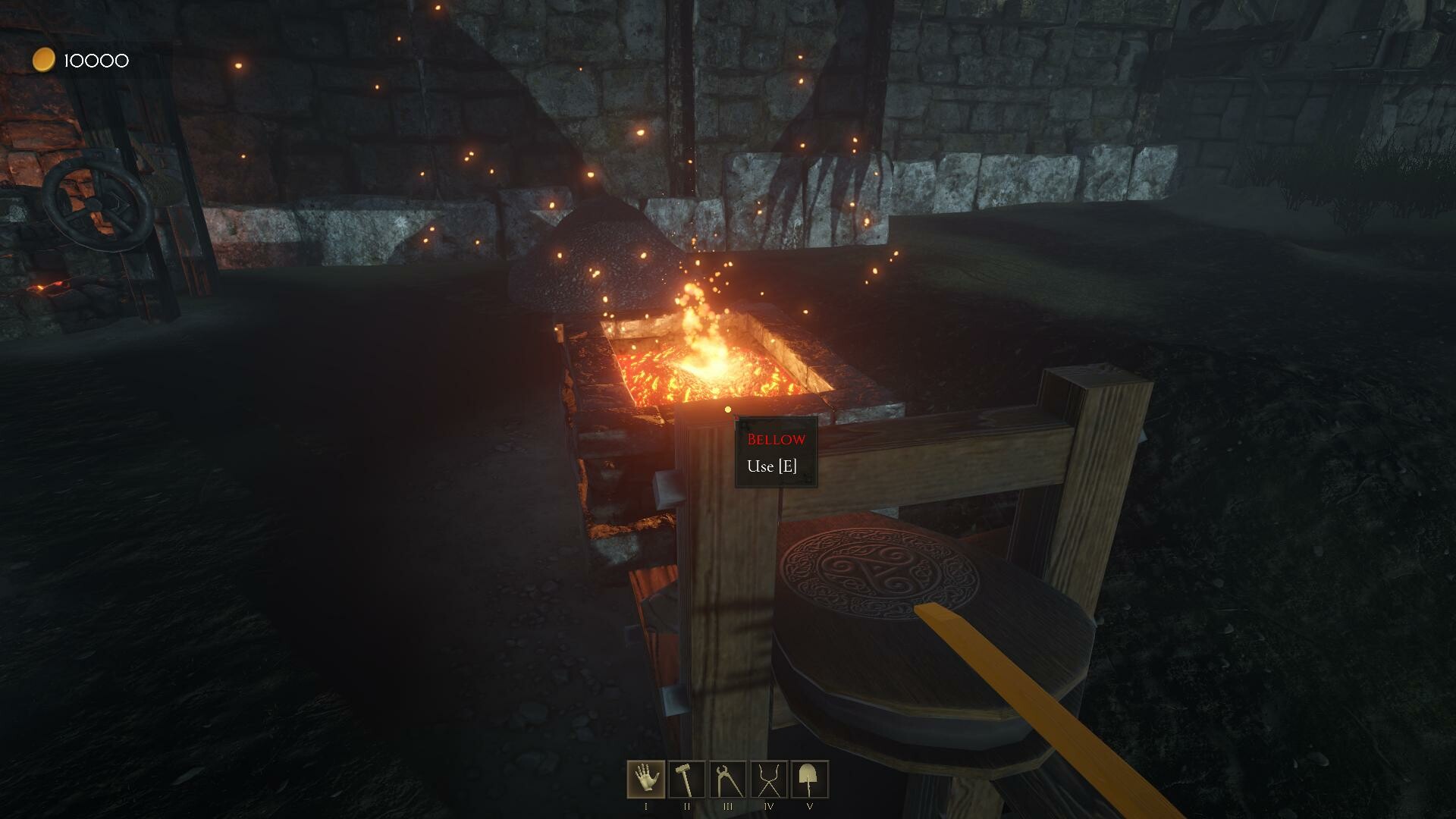Click the white interaction dot on the bellow
This screenshot has width=1456, height=819.
[727, 409]
